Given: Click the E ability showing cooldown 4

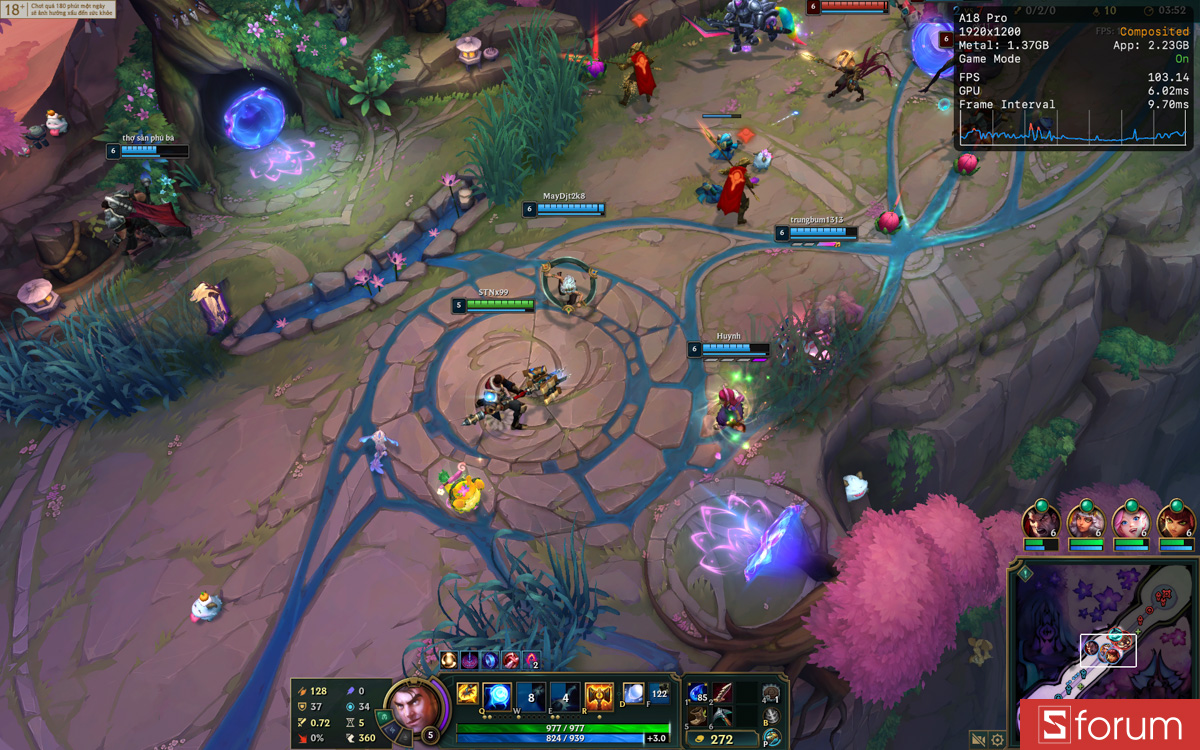Looking at the screenshot, I should click(x=565, y=695).
